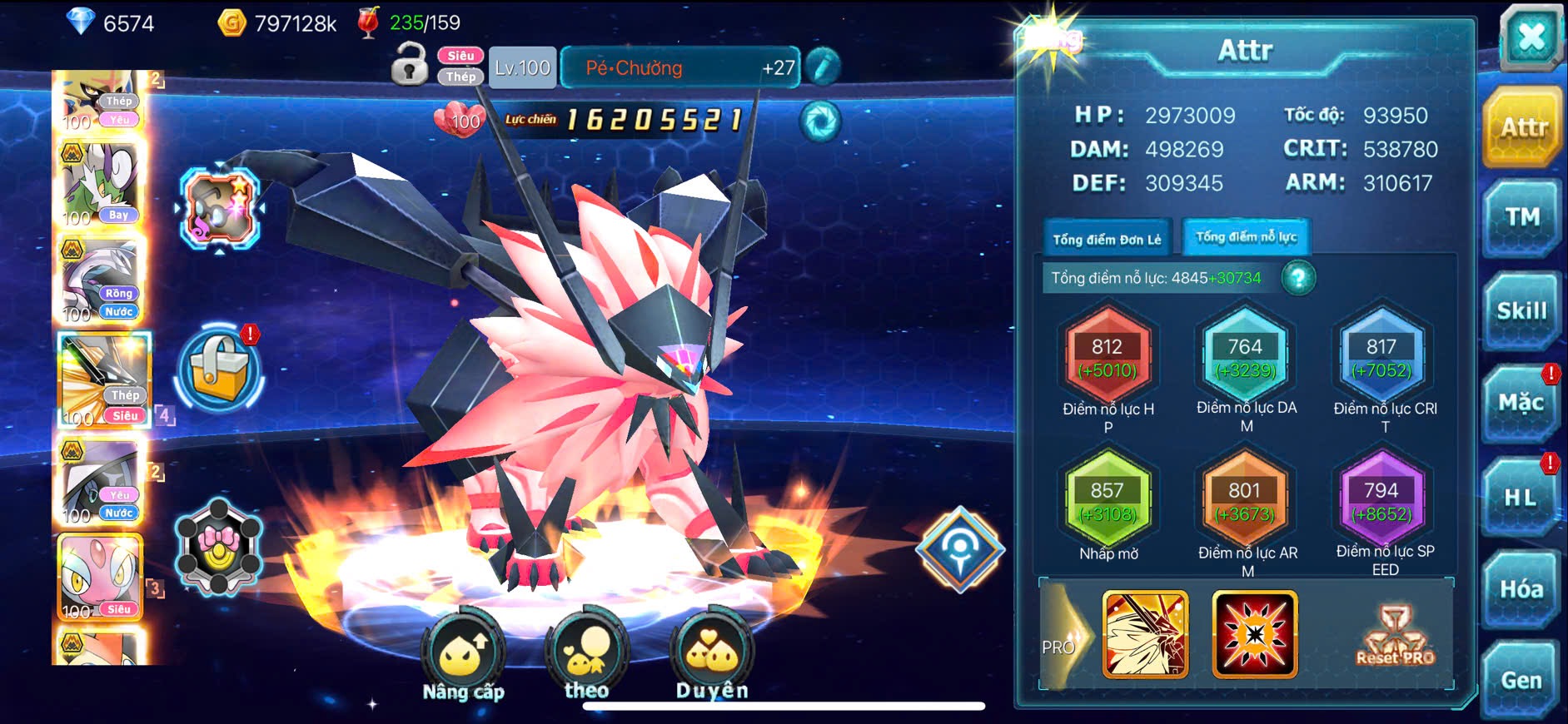The width and height of the screenshot is (1568, 724).
Task: Open the HL side tab
Action: 1520,498
